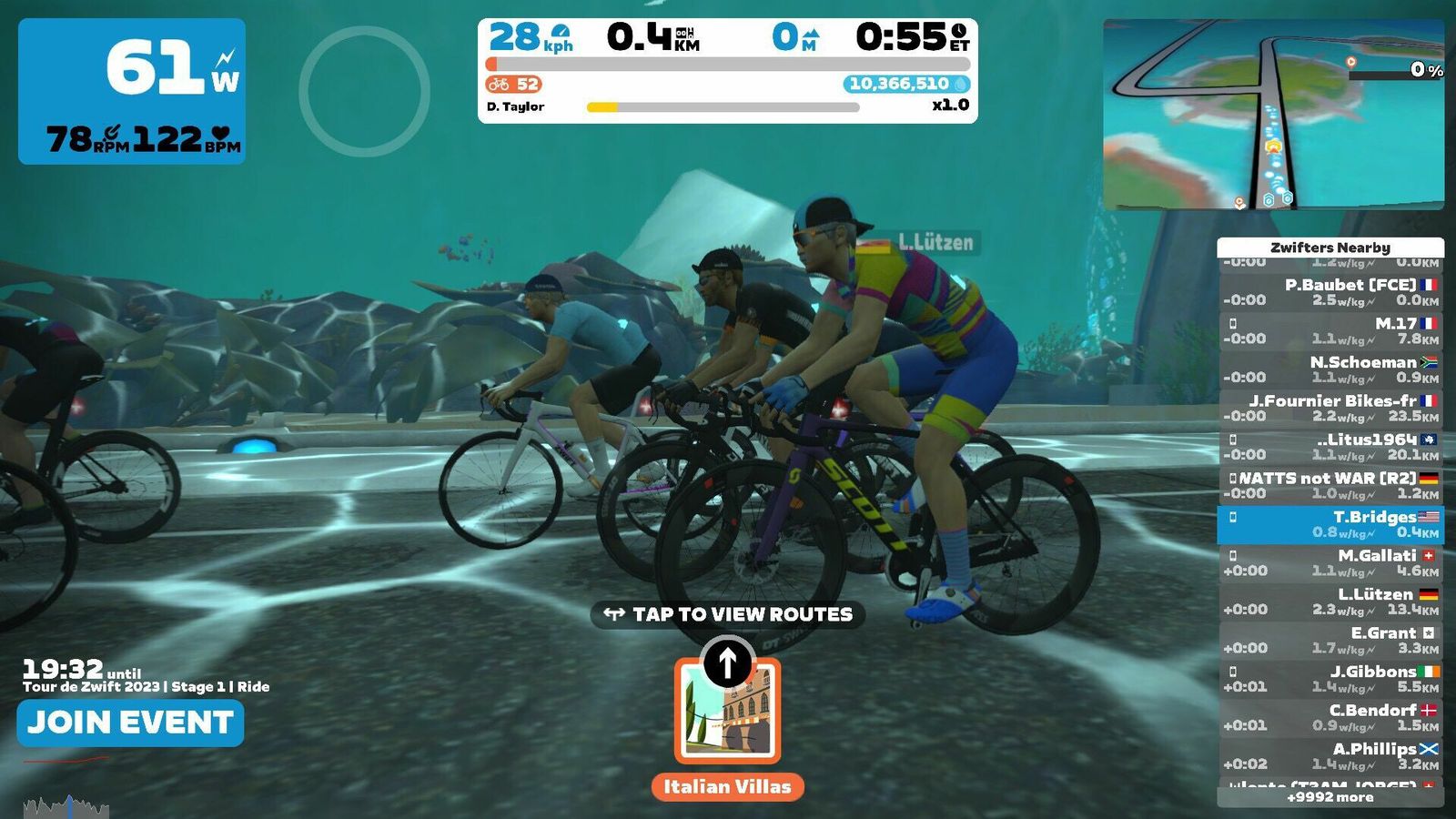Show the +9992 more riders
Viewport: 1456px width, 819px height.
point(1330,797)
